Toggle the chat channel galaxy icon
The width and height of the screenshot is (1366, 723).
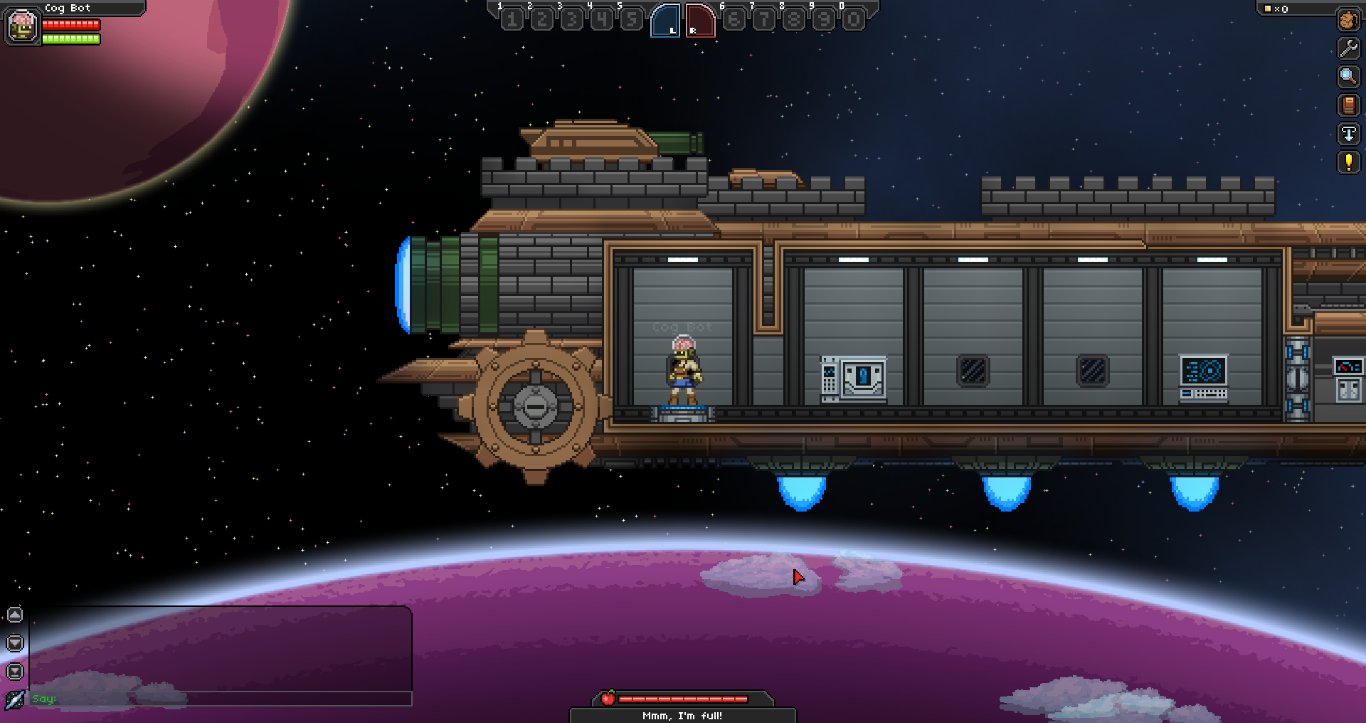15,699
